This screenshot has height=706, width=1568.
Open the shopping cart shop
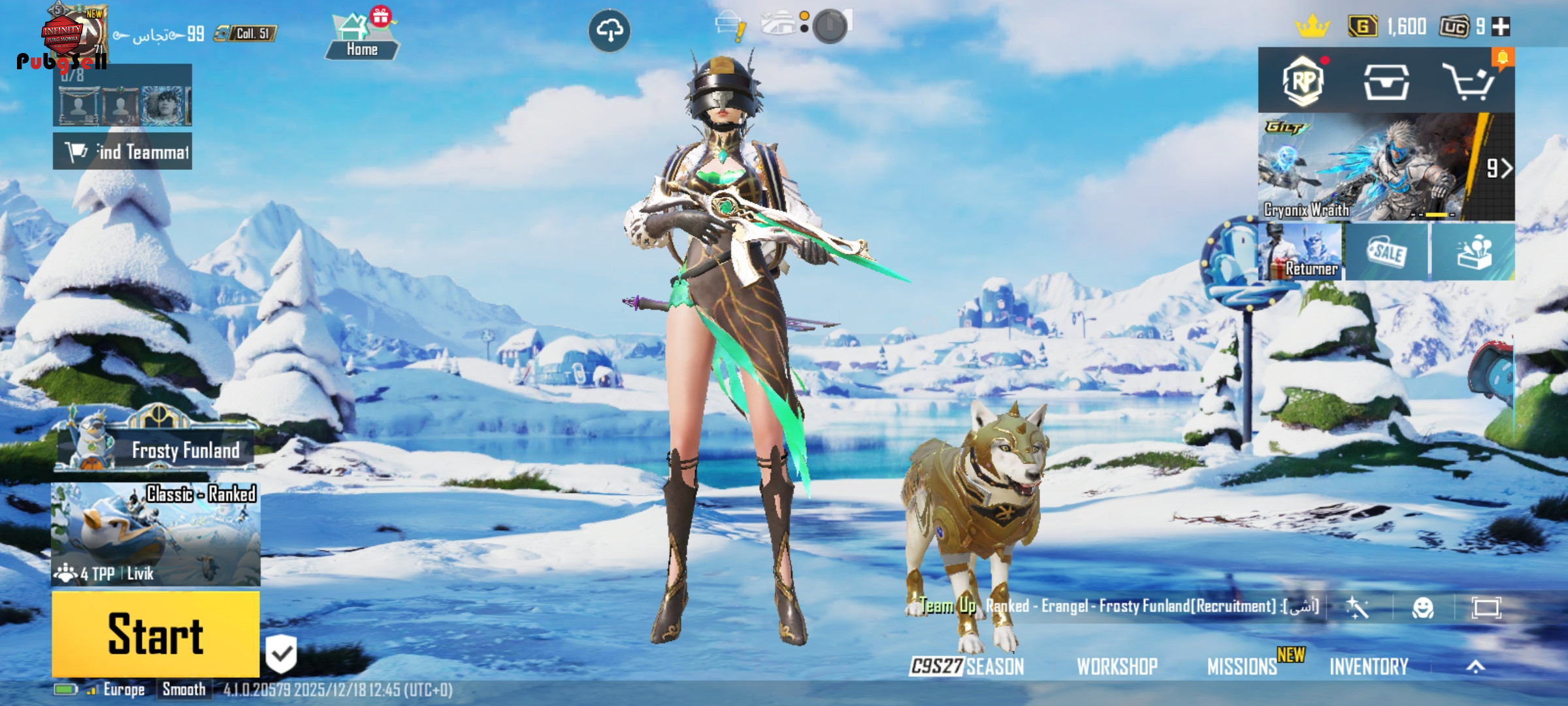[x=1467, y=82]
